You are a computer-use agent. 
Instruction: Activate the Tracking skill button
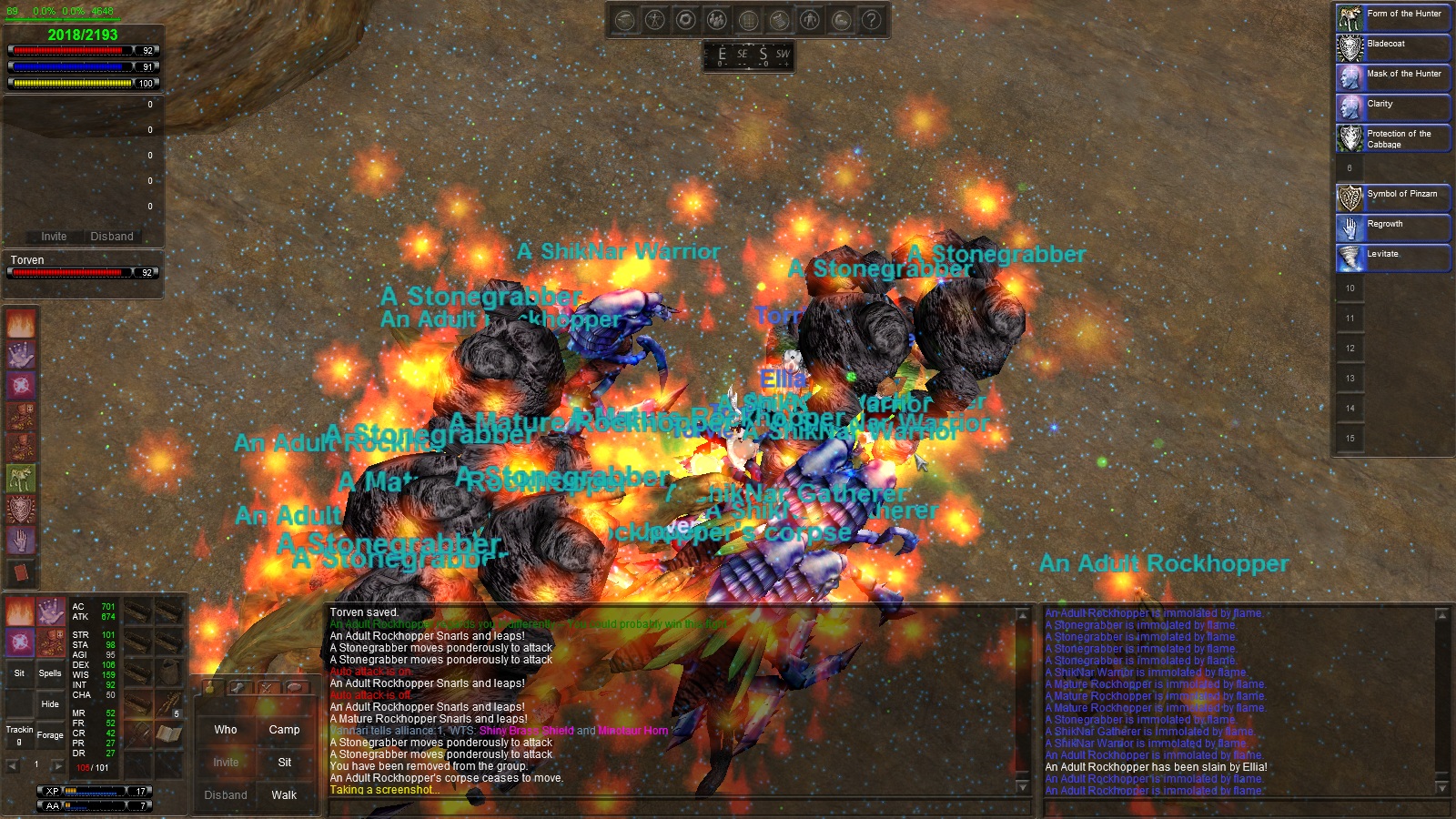[19, 734]
